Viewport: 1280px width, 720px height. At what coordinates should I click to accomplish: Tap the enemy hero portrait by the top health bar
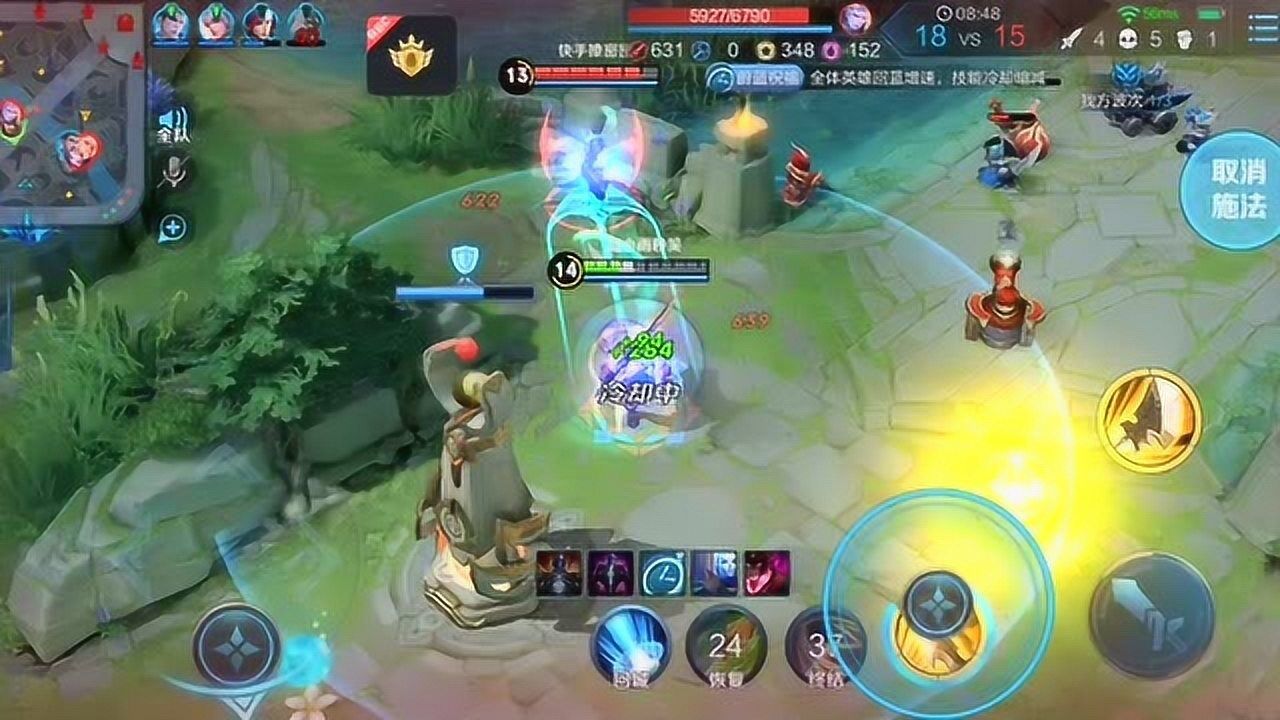point(855,20)
